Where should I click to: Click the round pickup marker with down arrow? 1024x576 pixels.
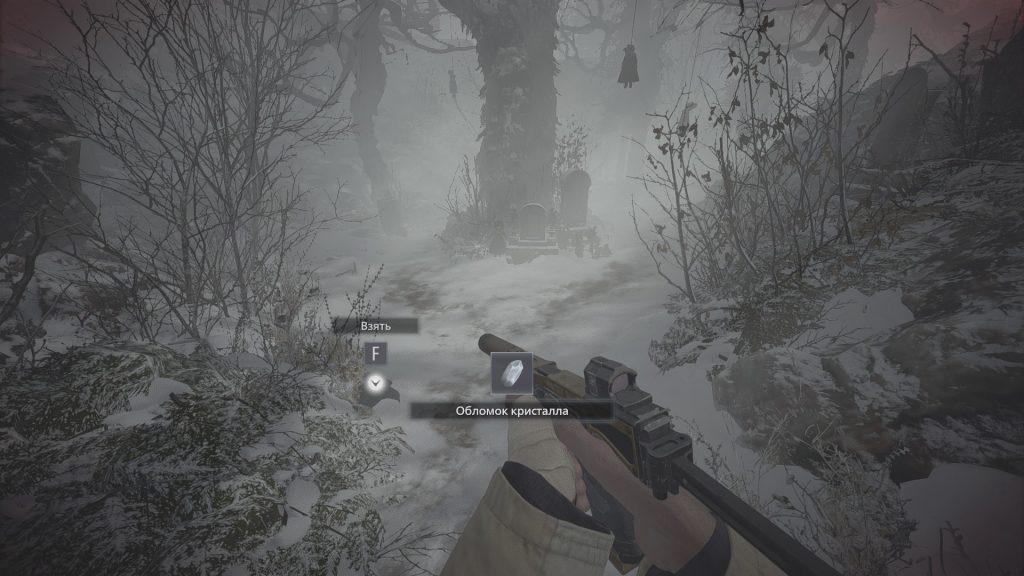coord(375,382)
